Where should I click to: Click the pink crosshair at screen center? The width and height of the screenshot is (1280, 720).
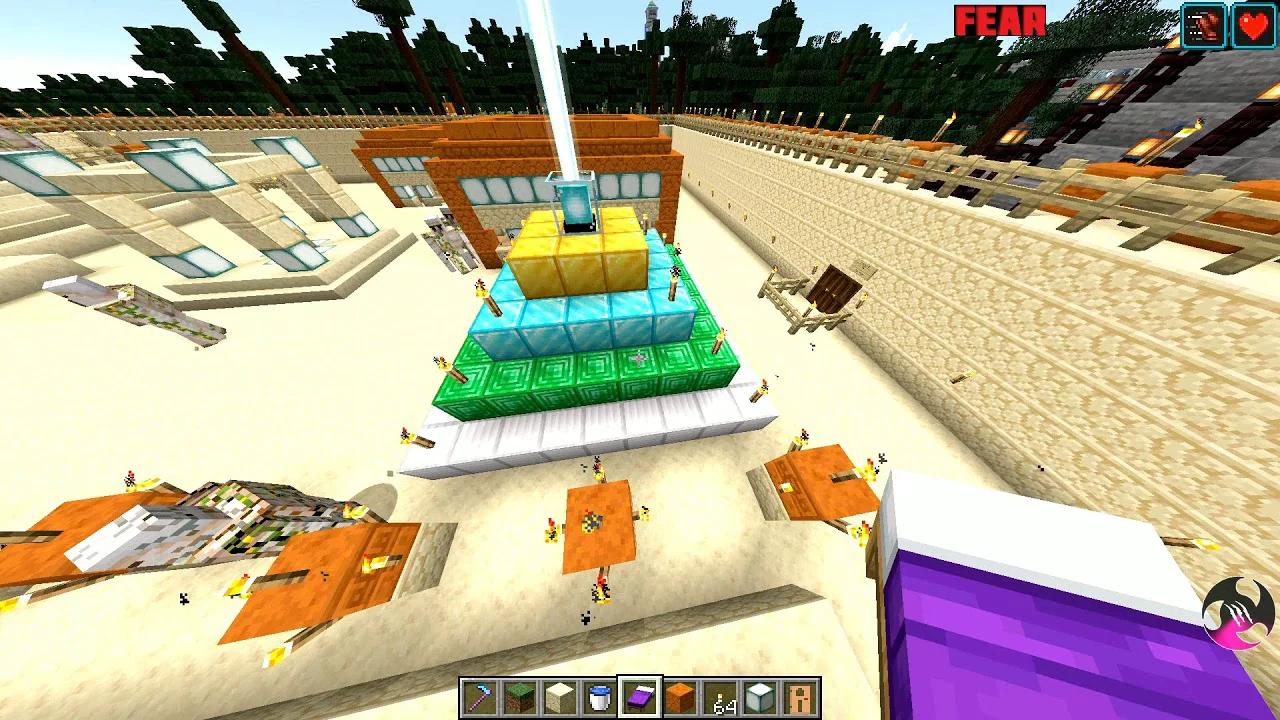coord(640,360)
